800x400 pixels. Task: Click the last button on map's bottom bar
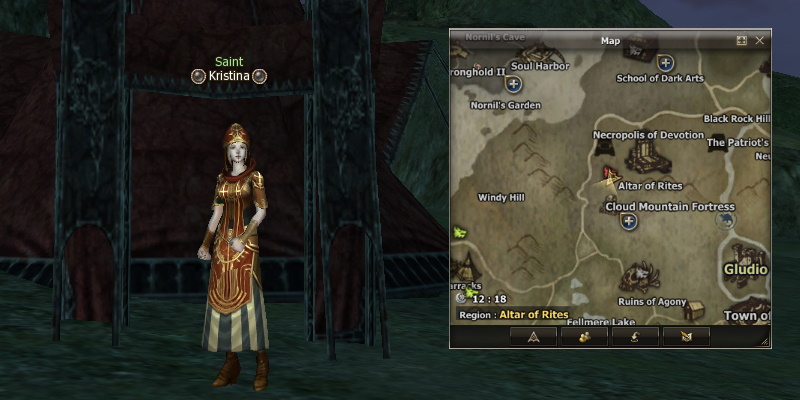pyautogui.click(x=686, y=336)
